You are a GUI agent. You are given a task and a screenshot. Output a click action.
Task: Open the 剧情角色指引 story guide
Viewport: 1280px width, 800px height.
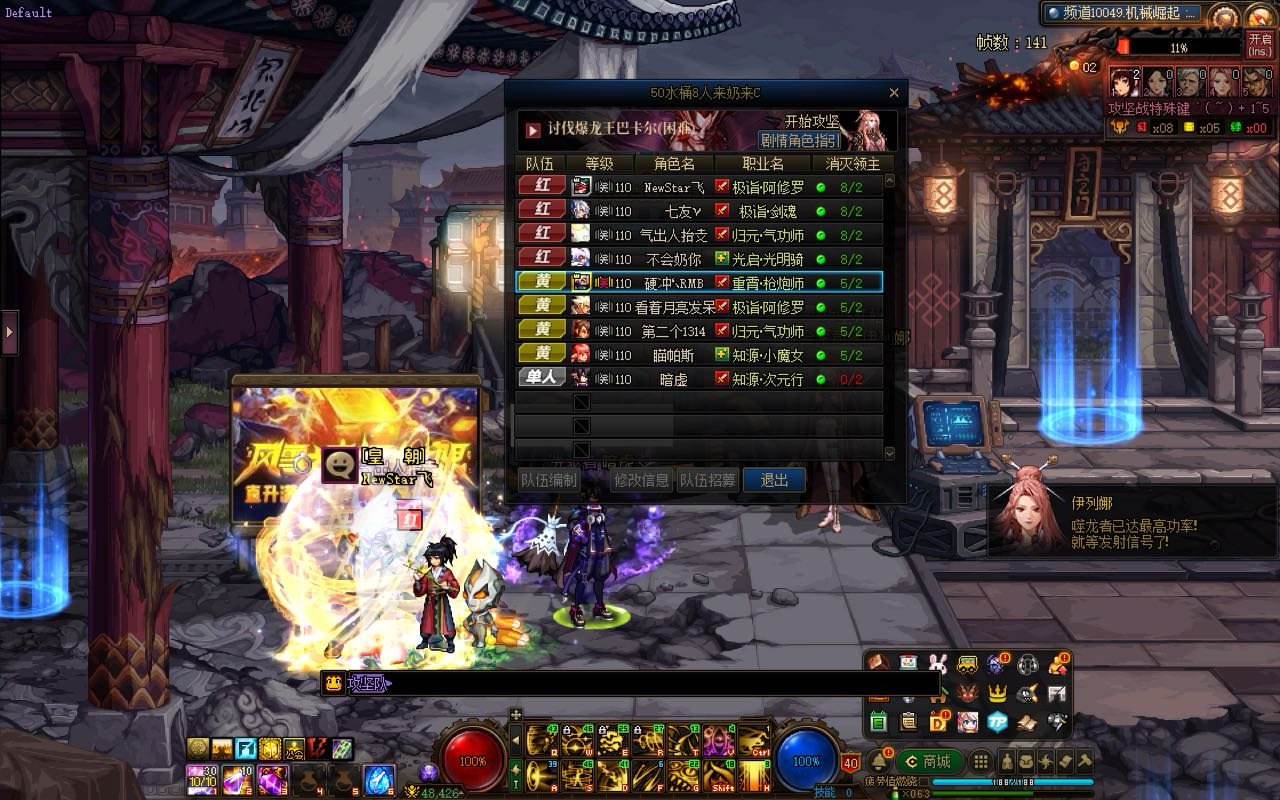799,141
